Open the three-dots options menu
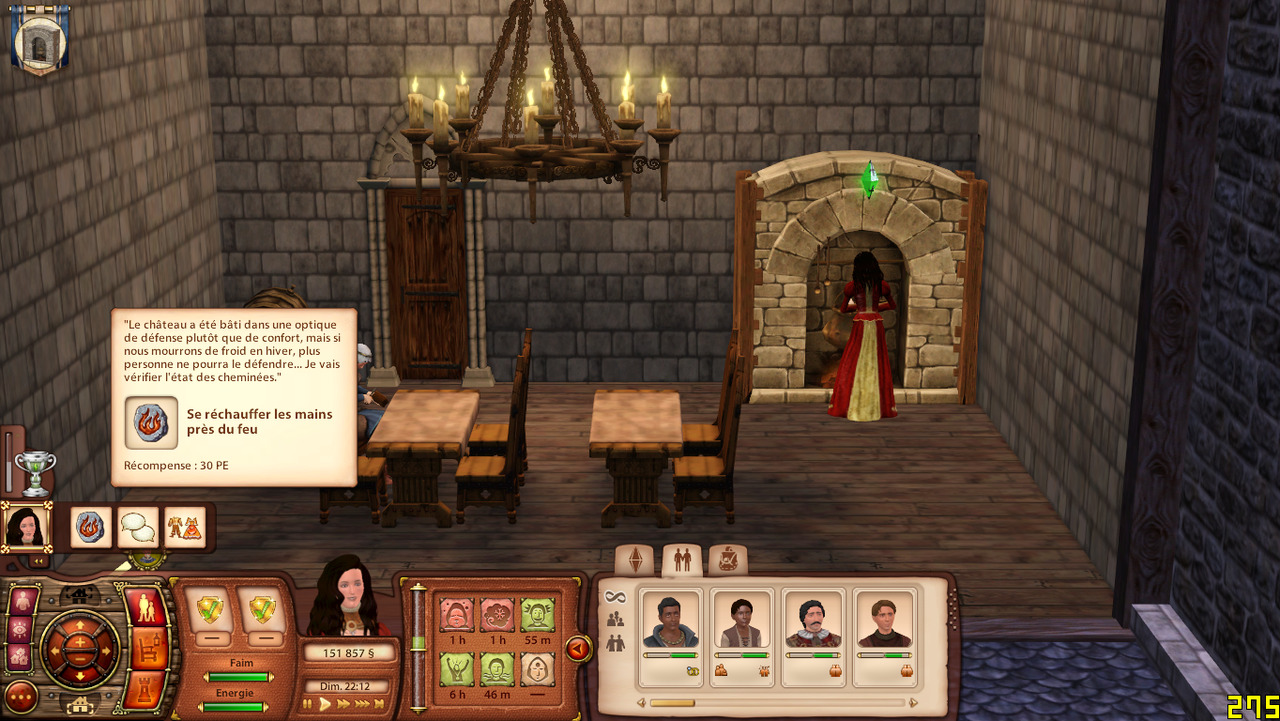Viewport: 1280px width, 721px height. pyautogui.click(x=21, y=696)
